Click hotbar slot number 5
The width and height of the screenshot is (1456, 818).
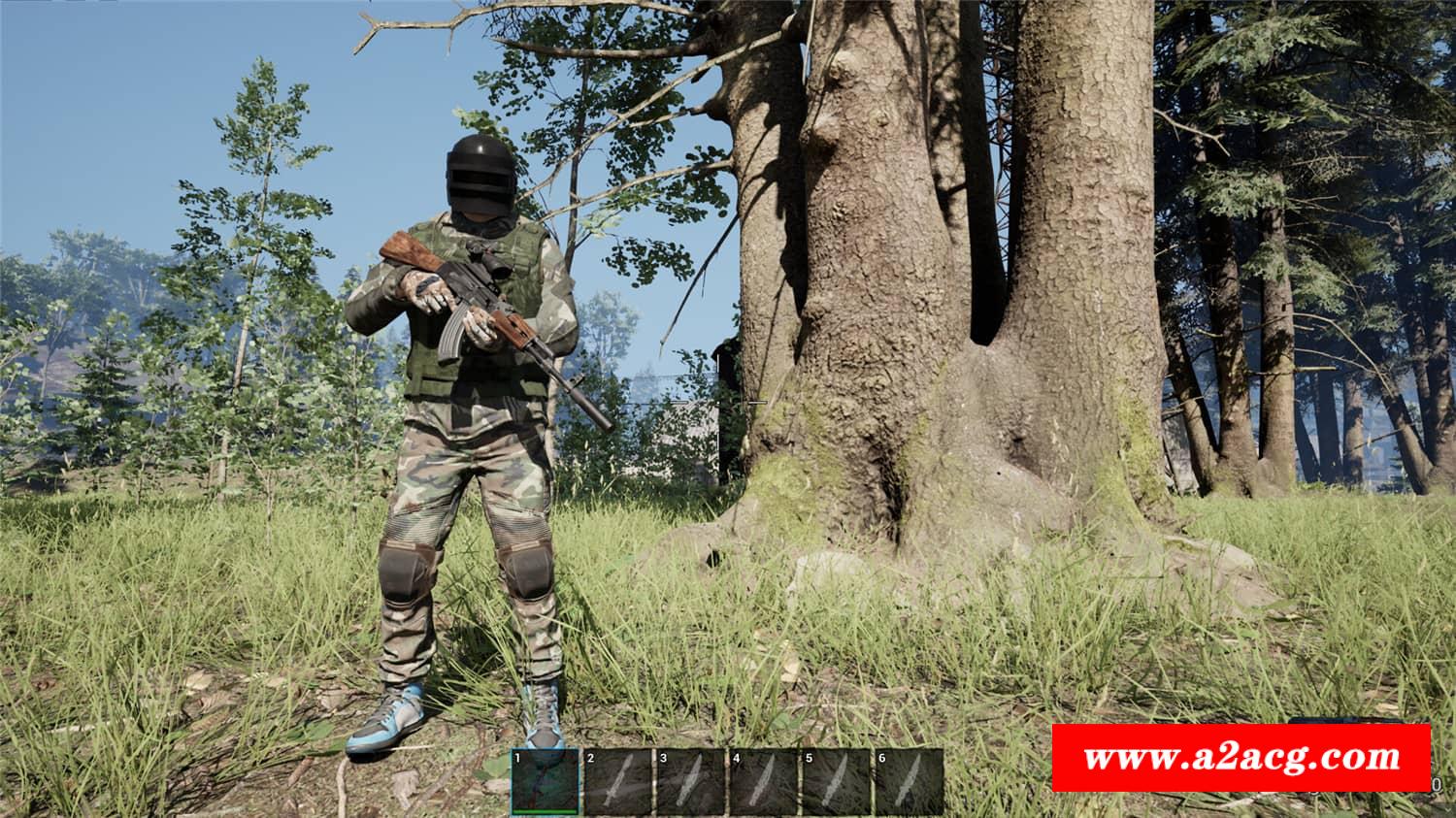pyautogui.click(x=836, y=782)
